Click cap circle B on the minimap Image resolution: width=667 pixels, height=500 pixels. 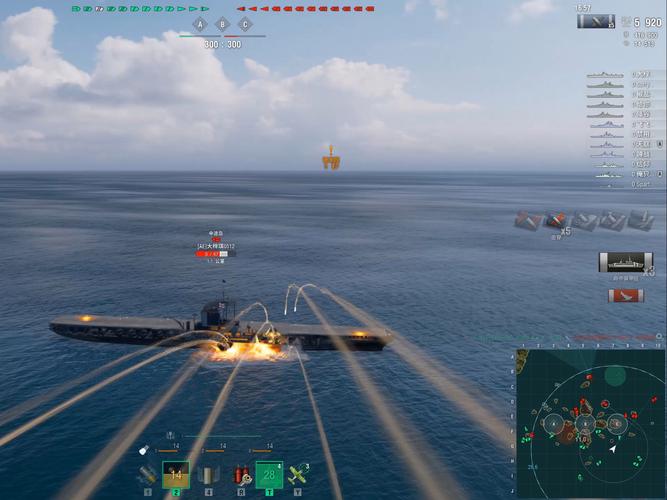pyautogui.click(x=584, y=424)
